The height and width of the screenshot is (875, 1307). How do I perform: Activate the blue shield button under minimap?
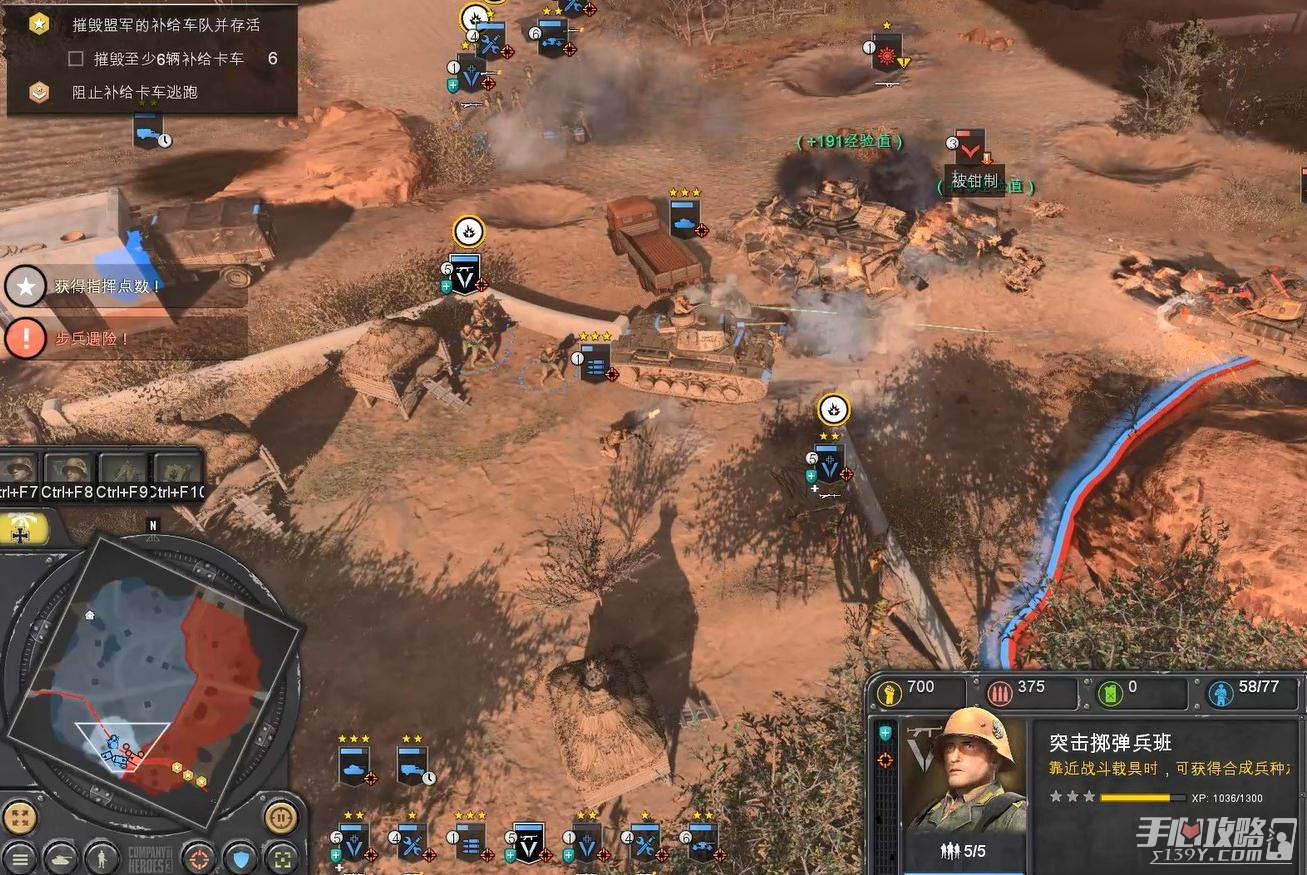(x=241, y=858)
